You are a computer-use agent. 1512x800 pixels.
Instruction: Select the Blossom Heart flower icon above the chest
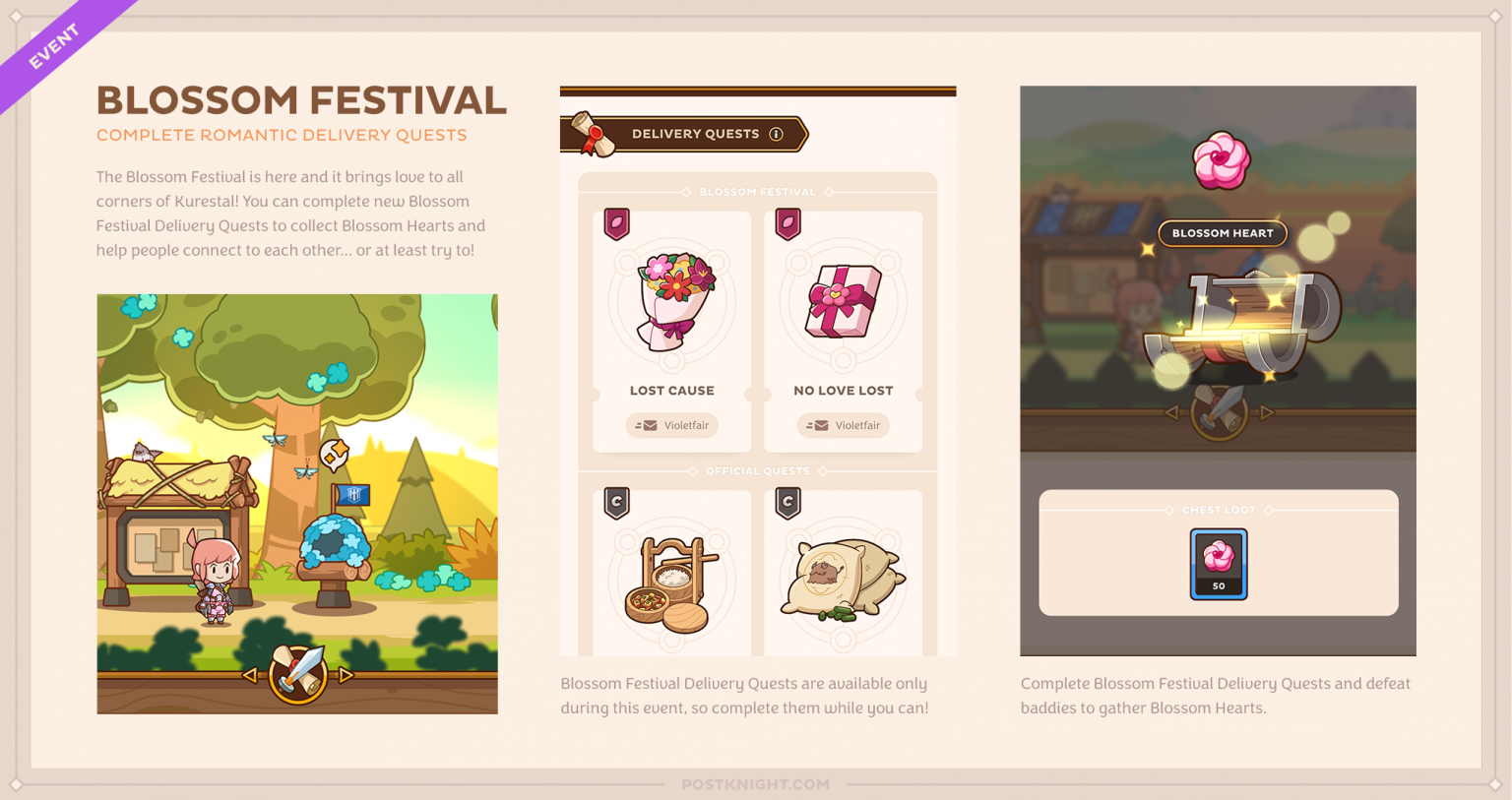coord(1219,161)
